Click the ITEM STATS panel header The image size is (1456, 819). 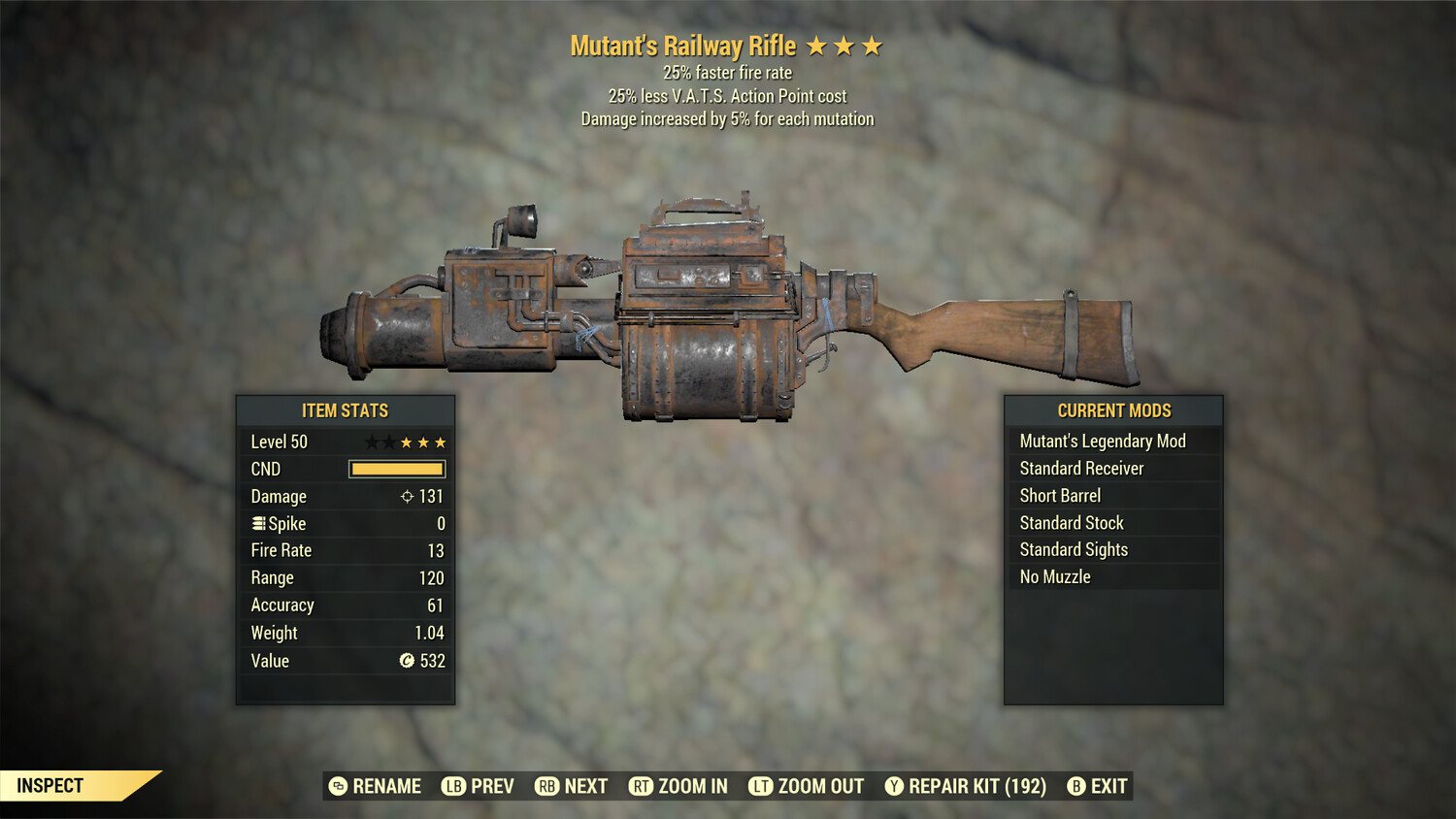coord(345,410)
